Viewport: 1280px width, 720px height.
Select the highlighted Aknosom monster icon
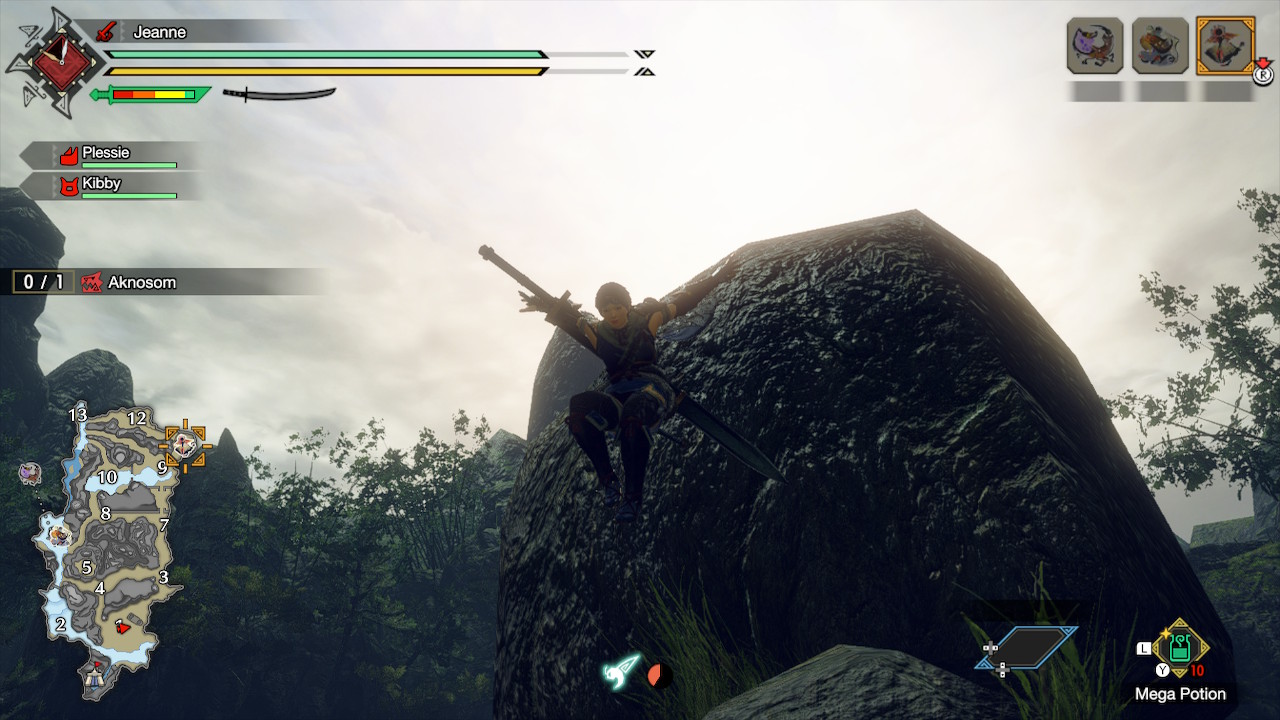[1225, 45]
